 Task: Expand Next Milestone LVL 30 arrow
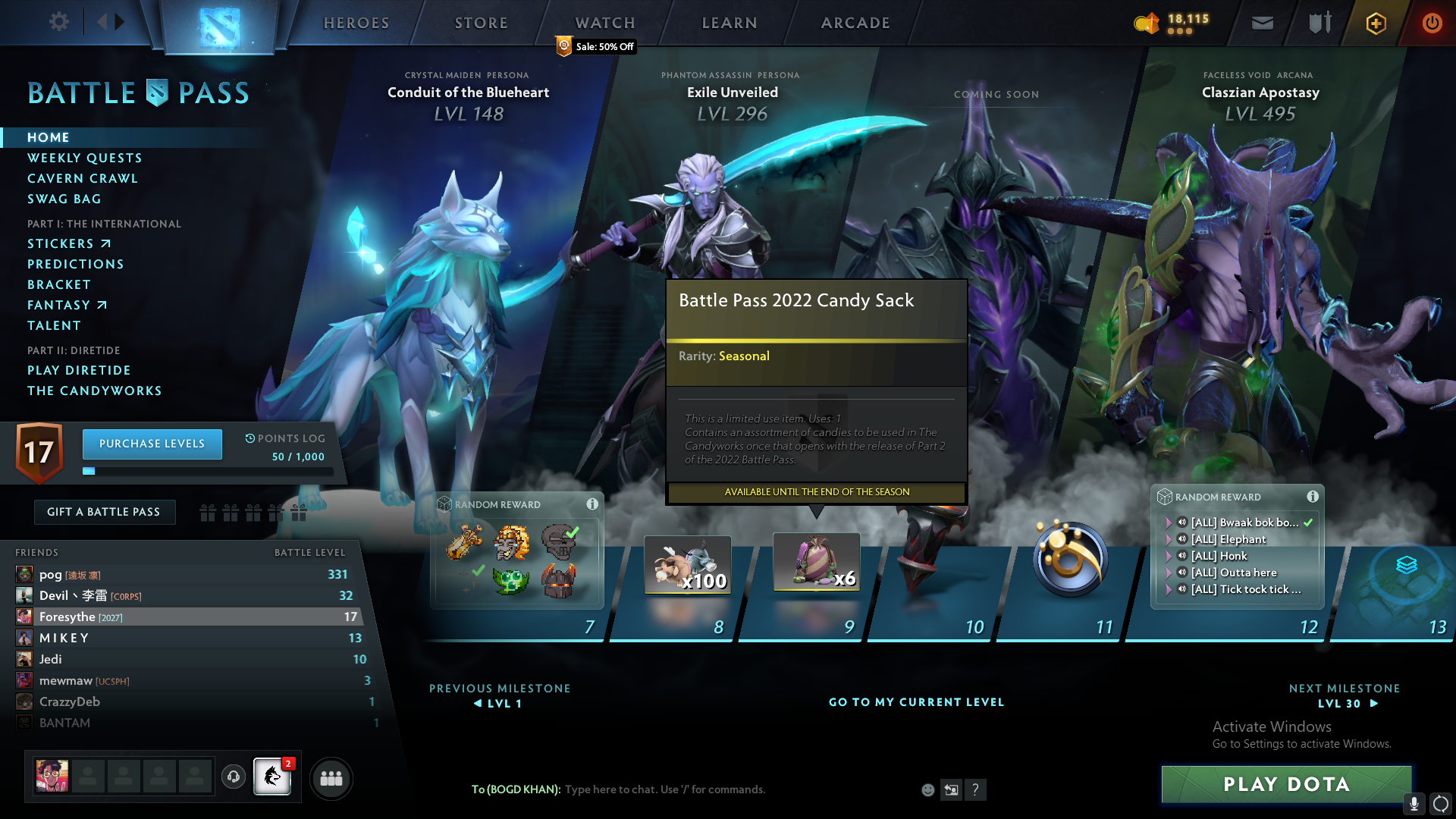[1373, 703]
